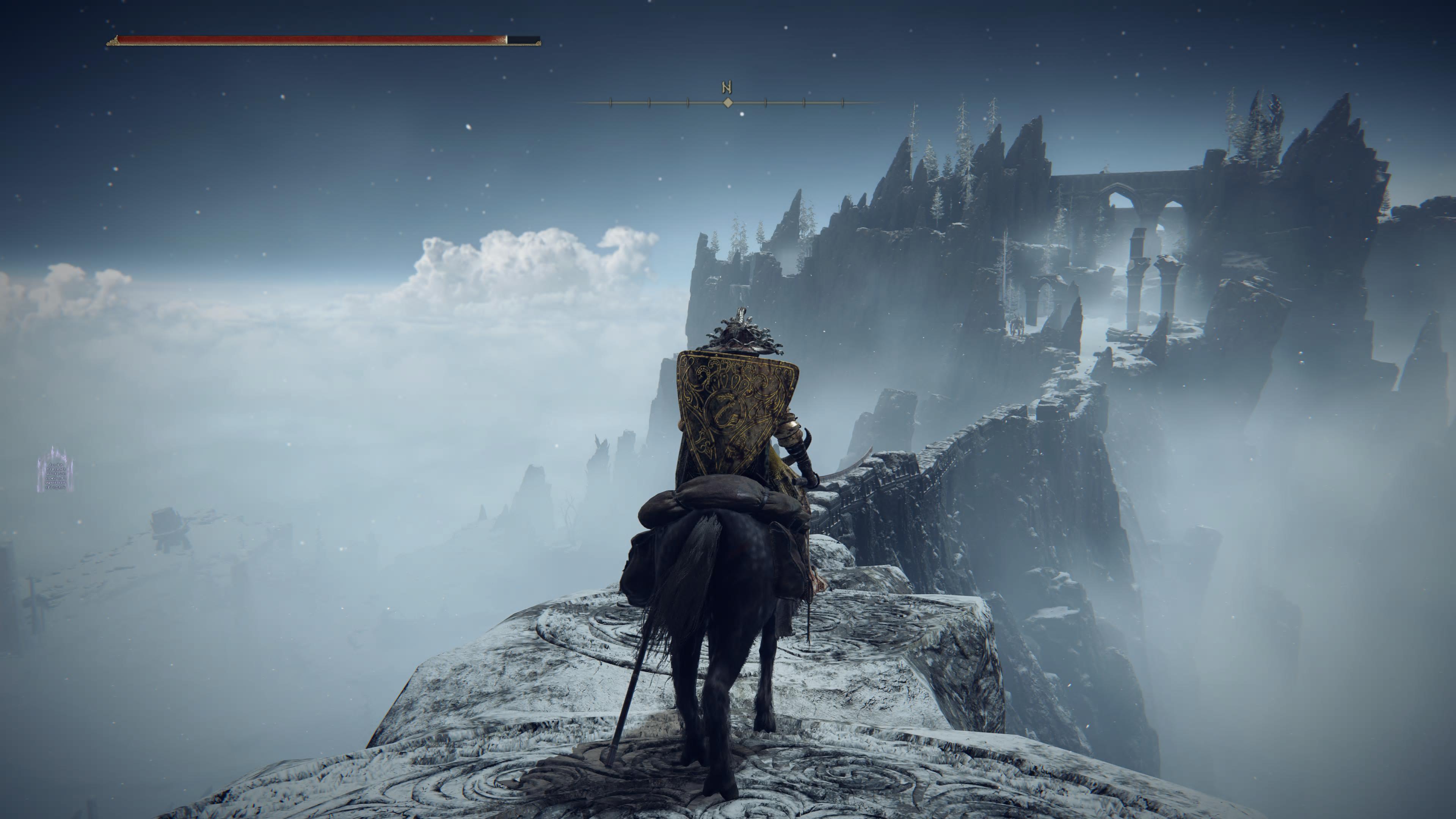Select the purple spirit summon tombstone icon
The height and width of the screenshot is (819, 1456).
pos(55,470)
